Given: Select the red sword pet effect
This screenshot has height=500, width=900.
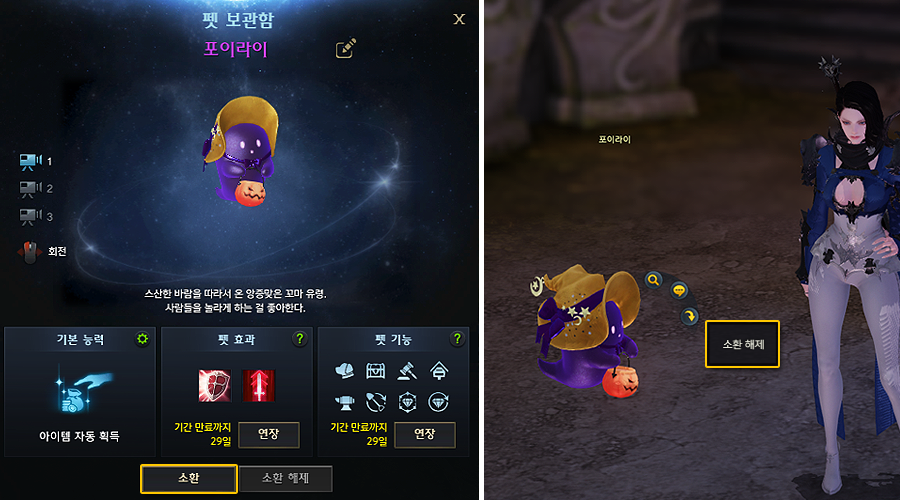Looking at the screenshot, I should pos(259,385).
